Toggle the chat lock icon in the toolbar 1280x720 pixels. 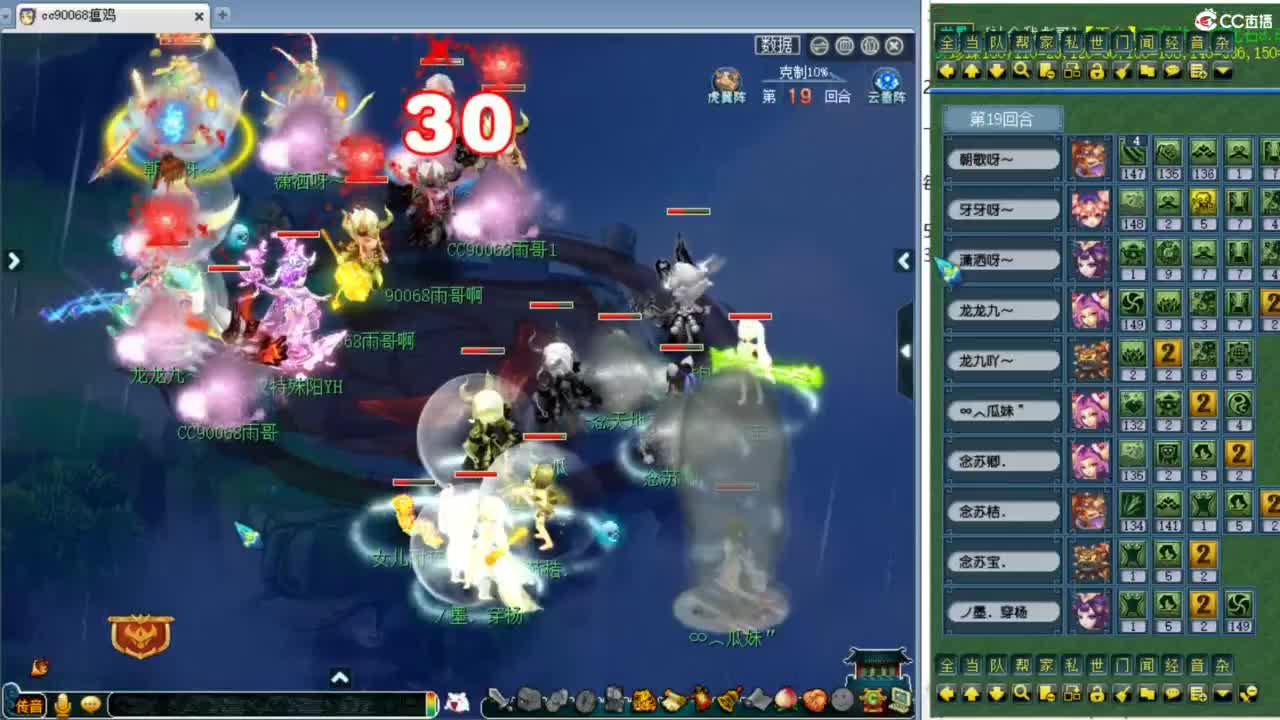pos(1097,71)
